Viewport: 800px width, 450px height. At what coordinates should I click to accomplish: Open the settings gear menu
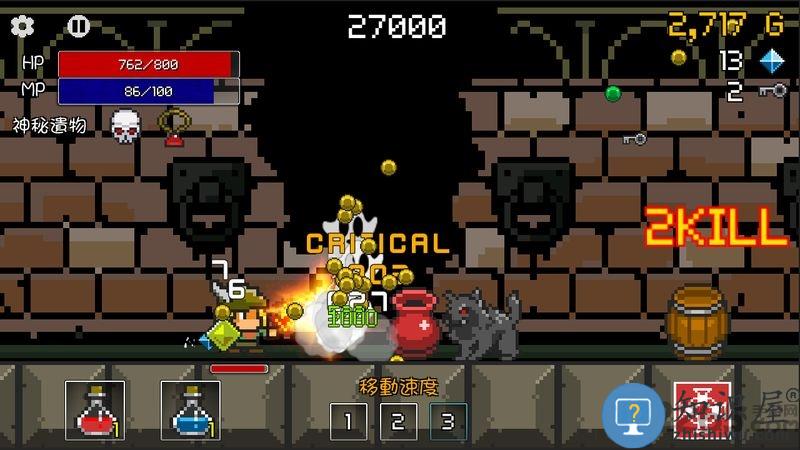click(x=22, y=26)
